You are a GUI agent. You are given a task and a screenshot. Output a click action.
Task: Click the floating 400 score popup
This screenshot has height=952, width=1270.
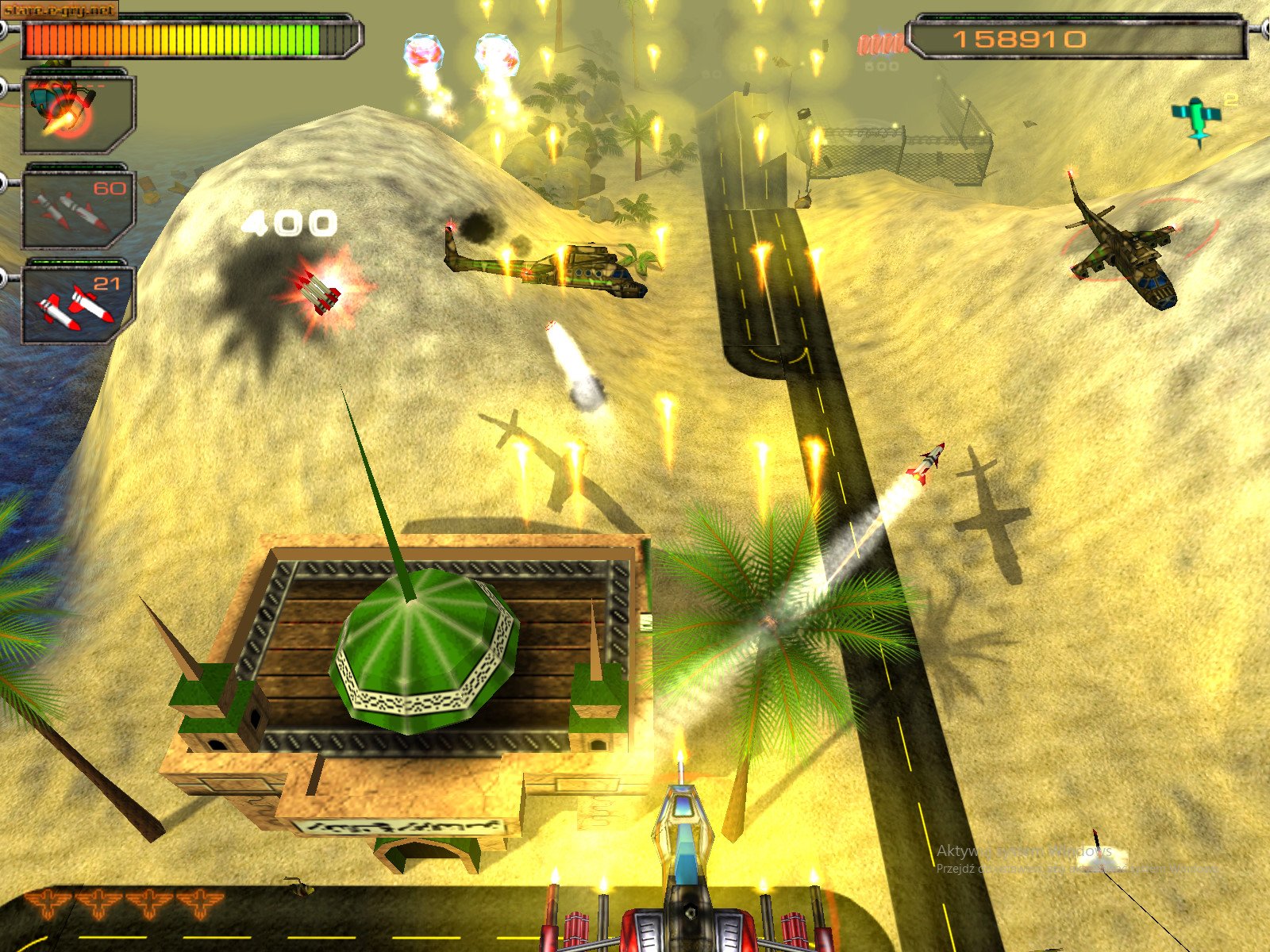(290, 224)
